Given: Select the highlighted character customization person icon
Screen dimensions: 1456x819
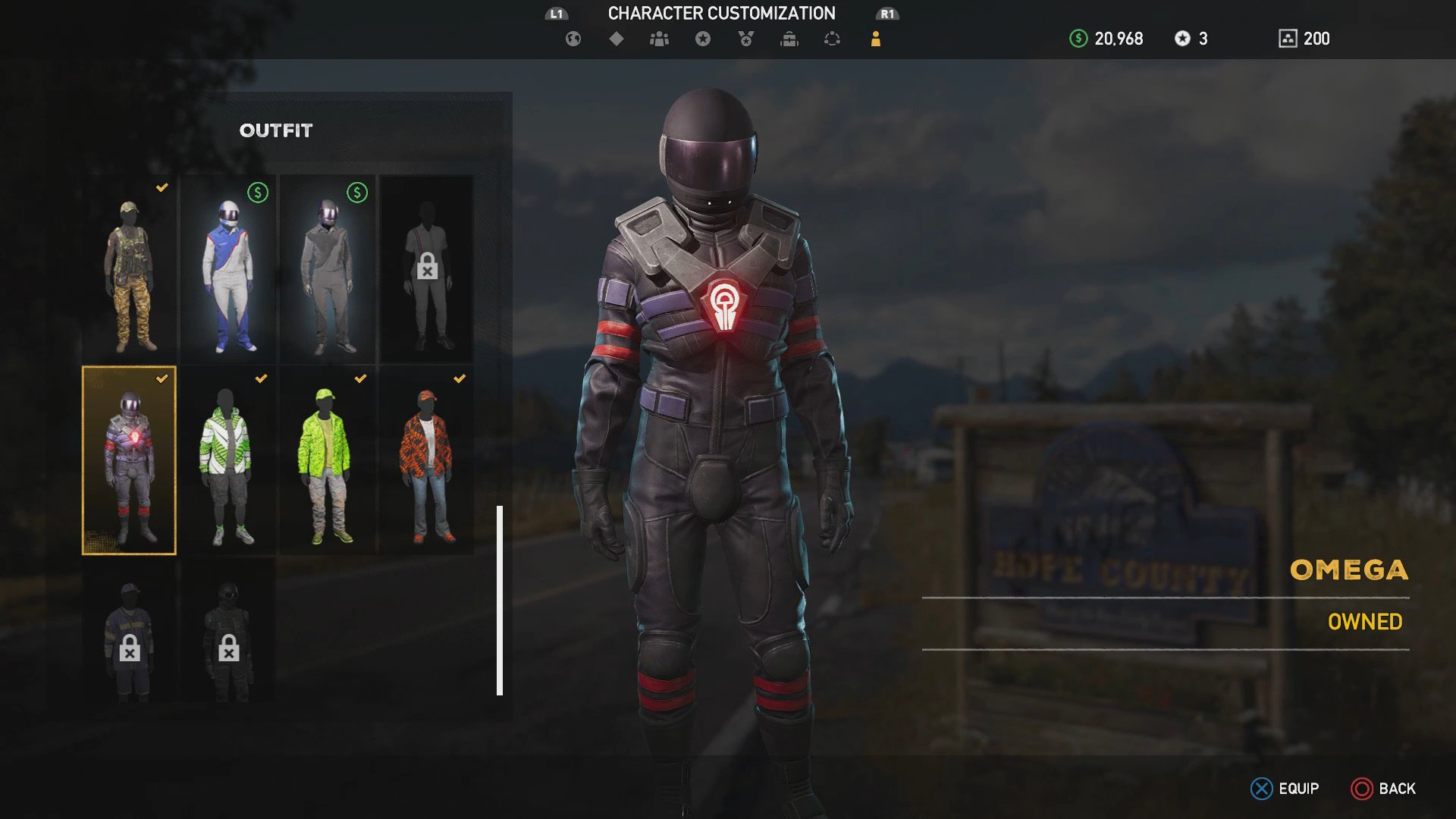Looking at the screenshot, I should (x=876, y=39).
